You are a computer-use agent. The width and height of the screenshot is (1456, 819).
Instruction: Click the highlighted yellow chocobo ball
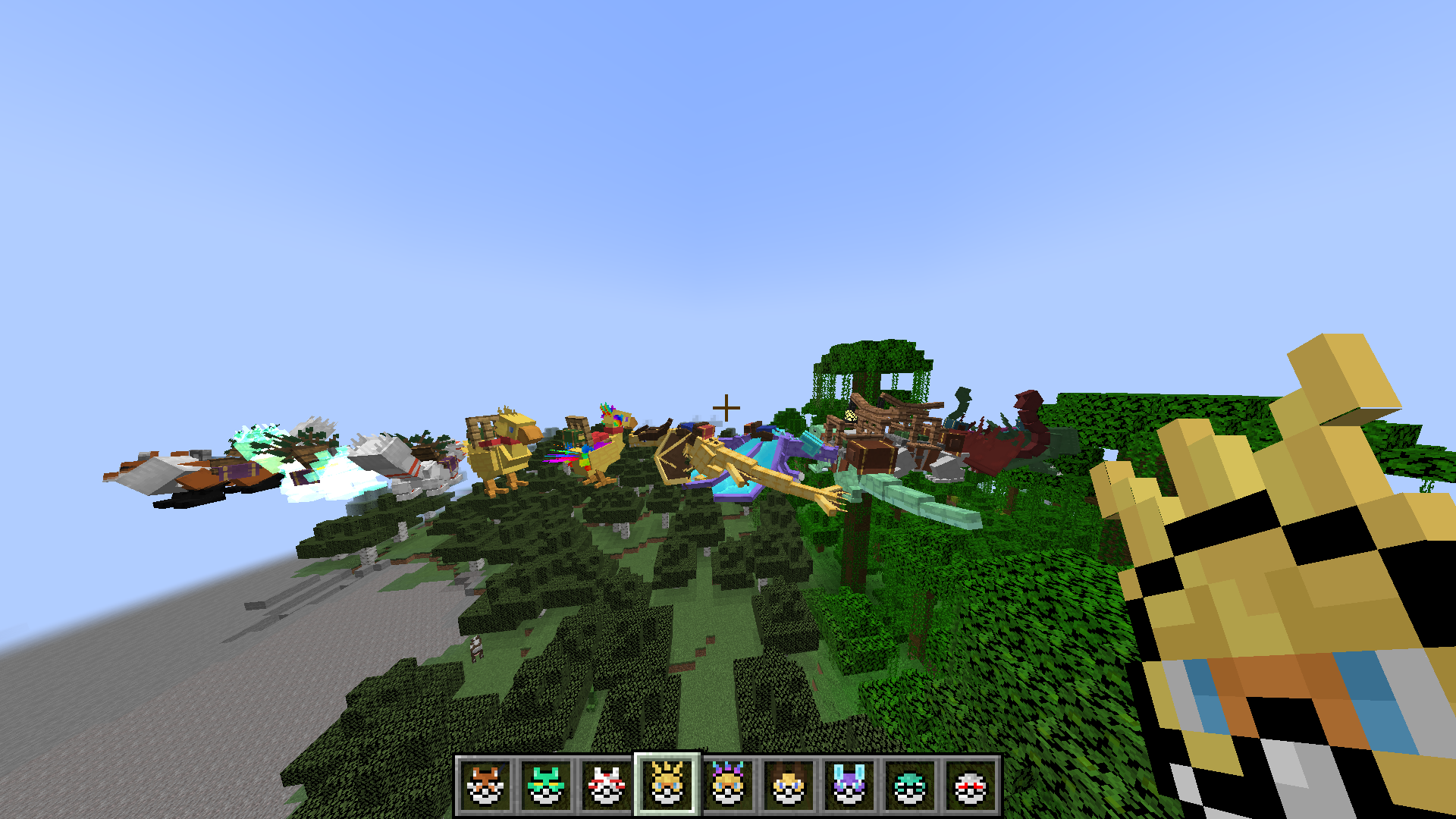pos(667,789)
